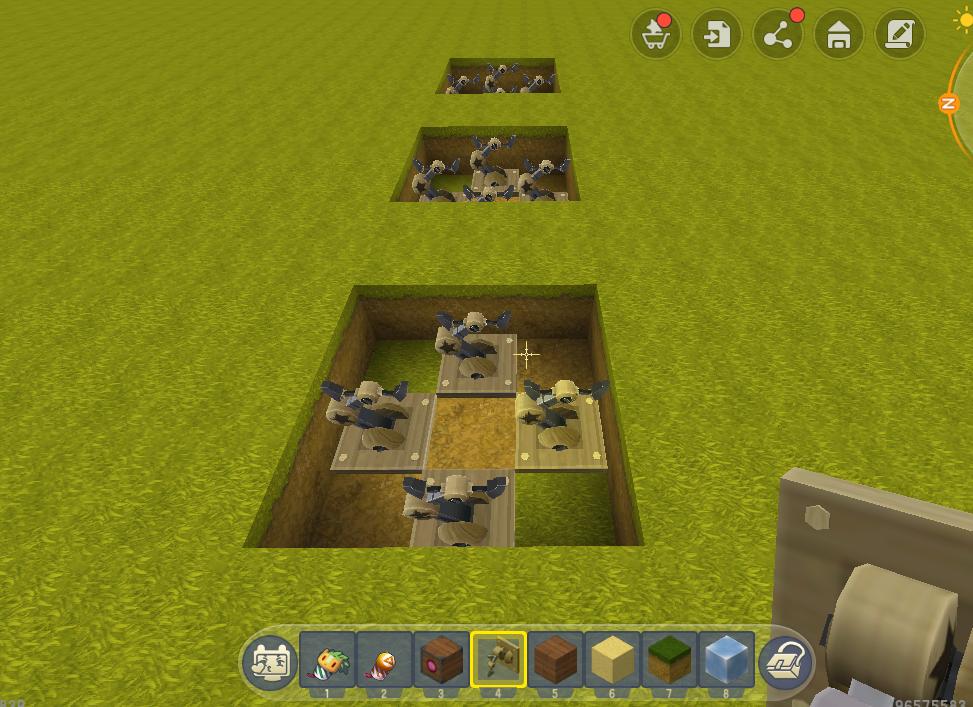Select the highlighted mechanical arm item slot
973x707 pixels.
pyautogui.click(x=499, y=660)
